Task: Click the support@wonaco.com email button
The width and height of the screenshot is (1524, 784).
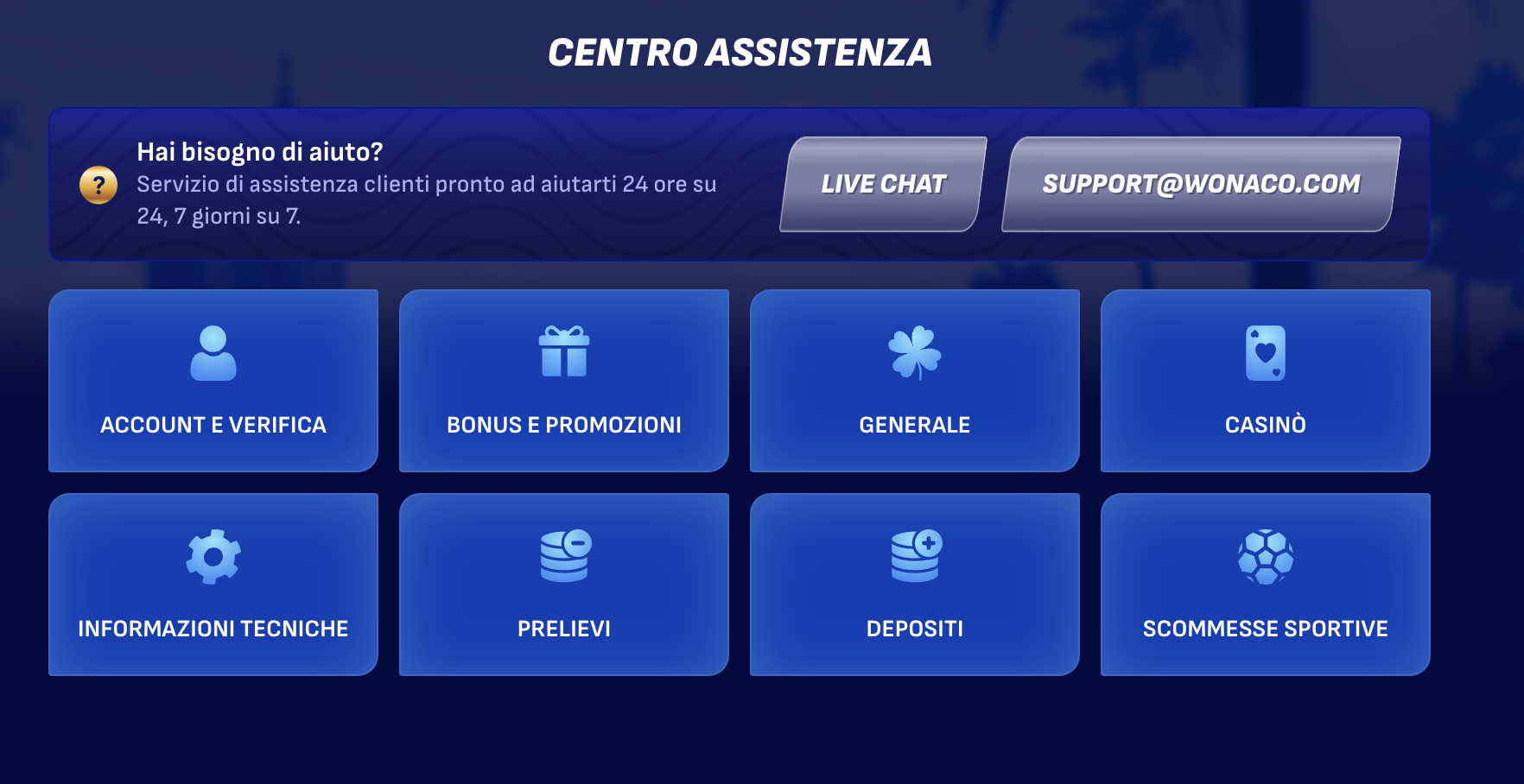Action: (x=1200, y=184)
